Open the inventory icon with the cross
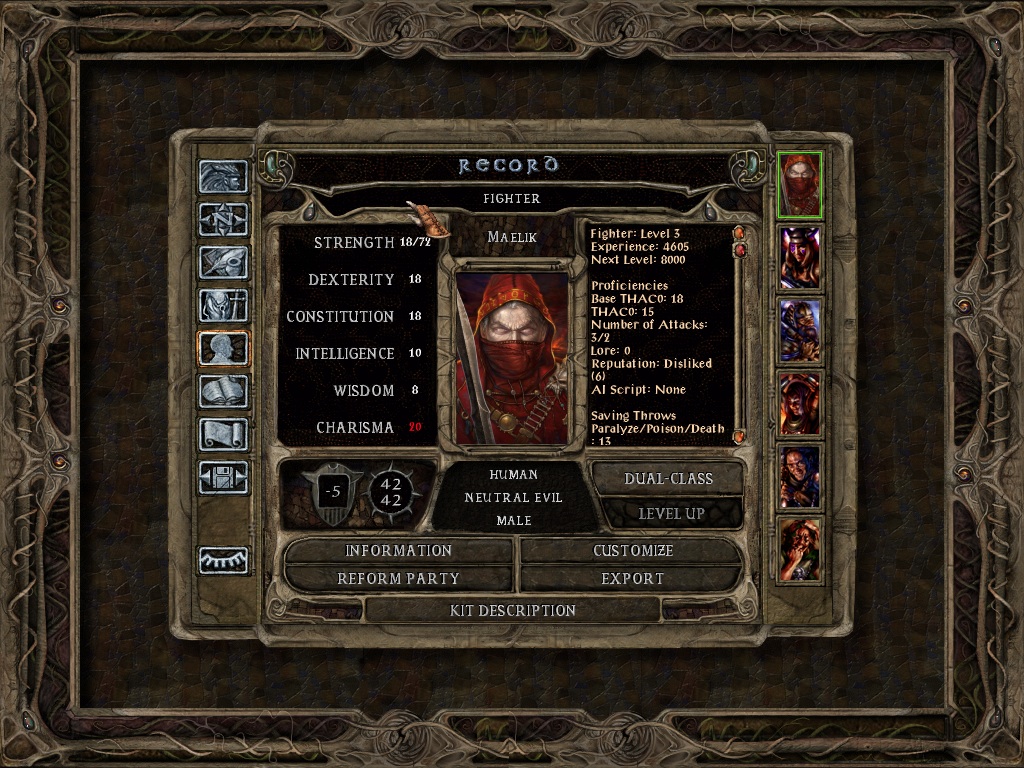This screenshot has width=1024, height=768. tap(223, 306)
